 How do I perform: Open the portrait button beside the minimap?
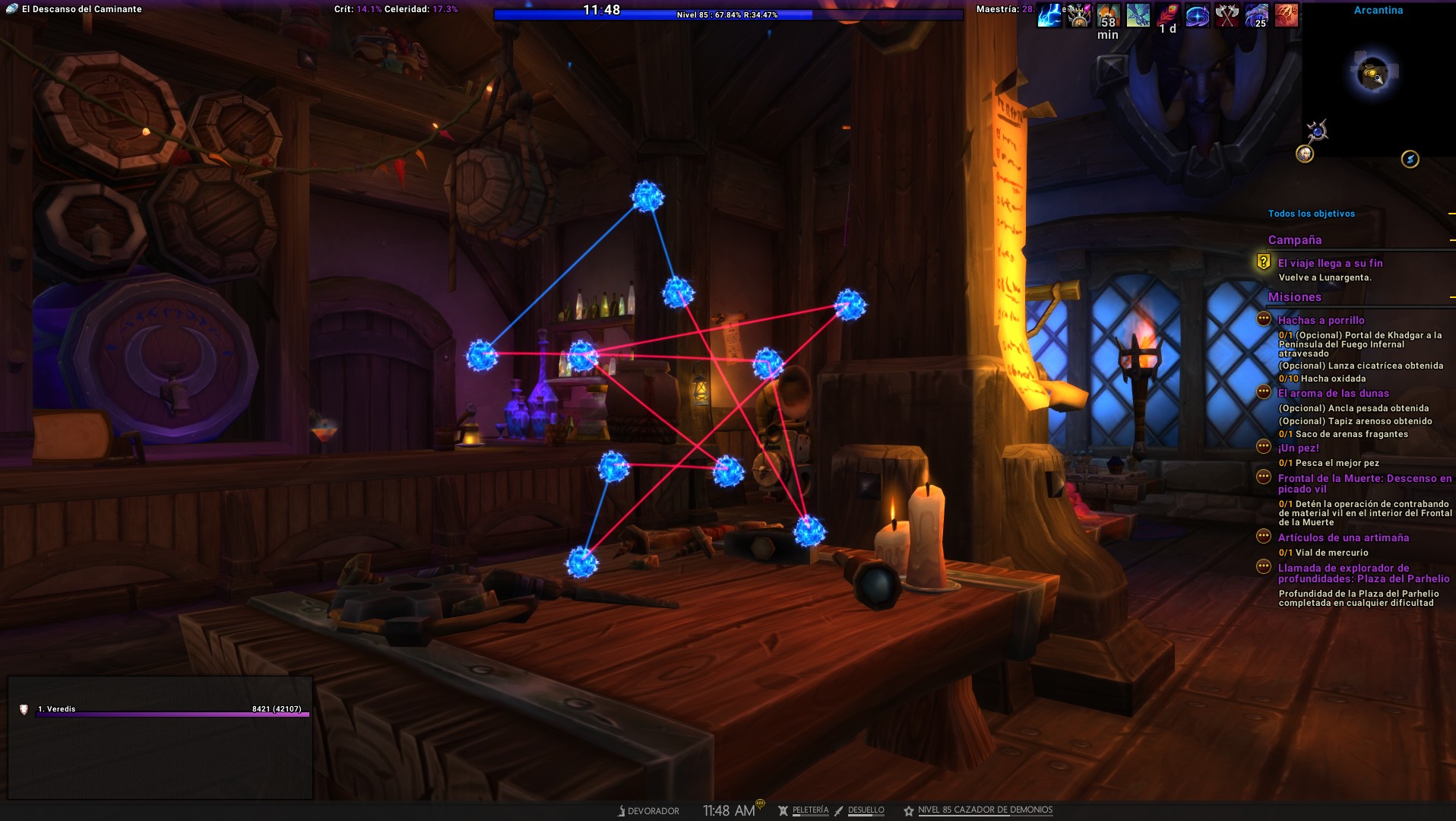click(1304, 154)
